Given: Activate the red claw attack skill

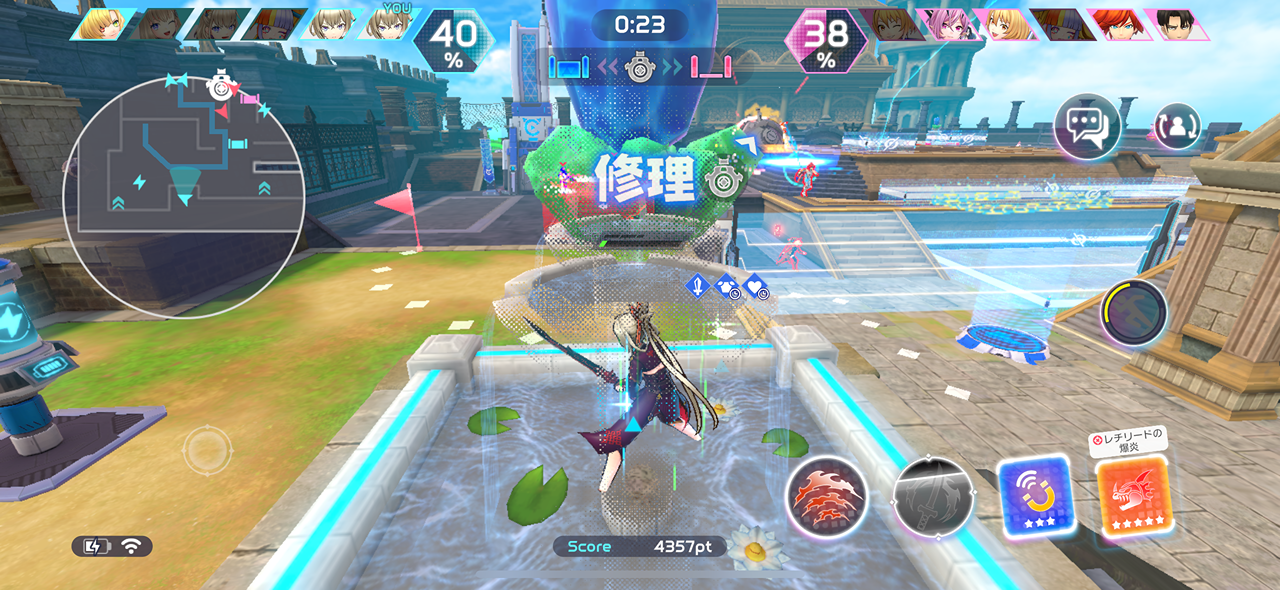Looking at the screenshot, I should [825, 497].
